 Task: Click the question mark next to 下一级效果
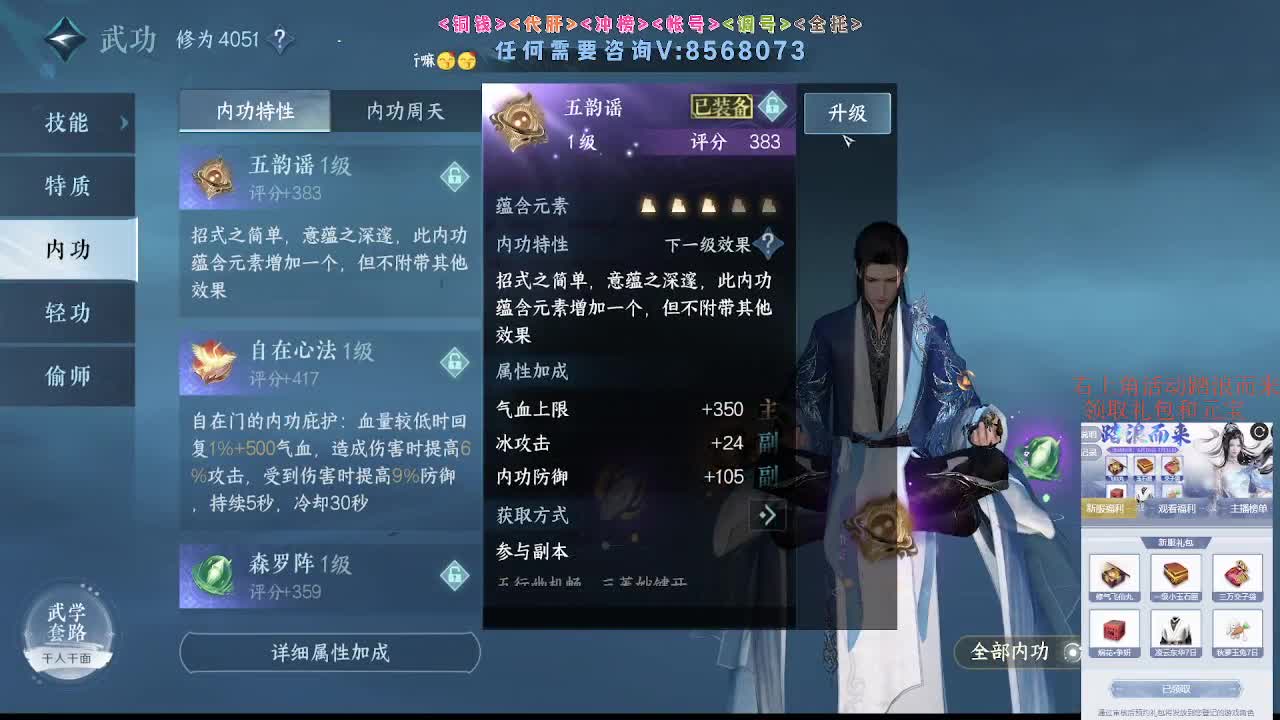pyautogui.click(x=766, y=245)
